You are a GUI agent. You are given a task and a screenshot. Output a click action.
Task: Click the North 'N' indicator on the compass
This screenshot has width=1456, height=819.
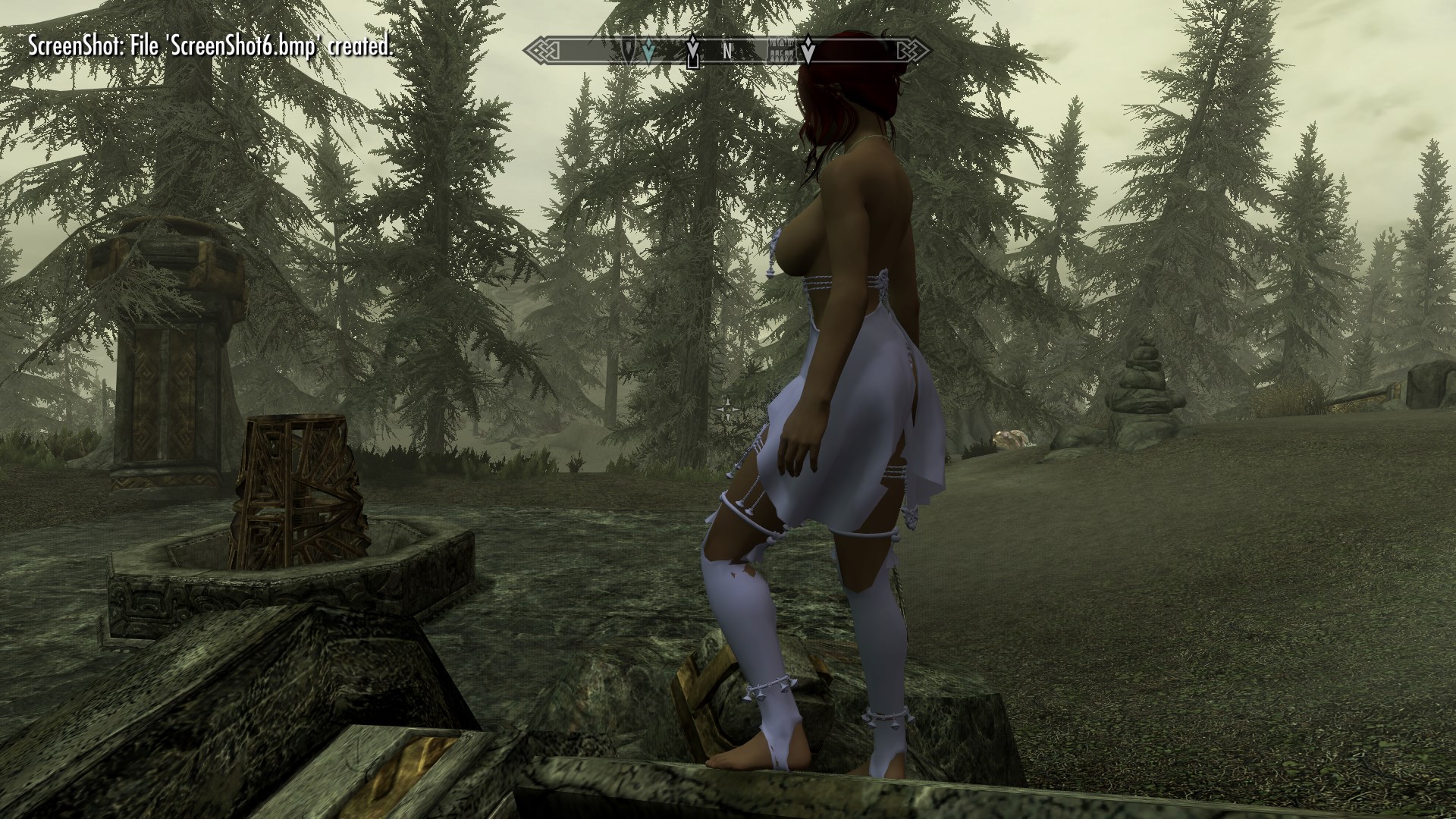click(x=726, y=52)
